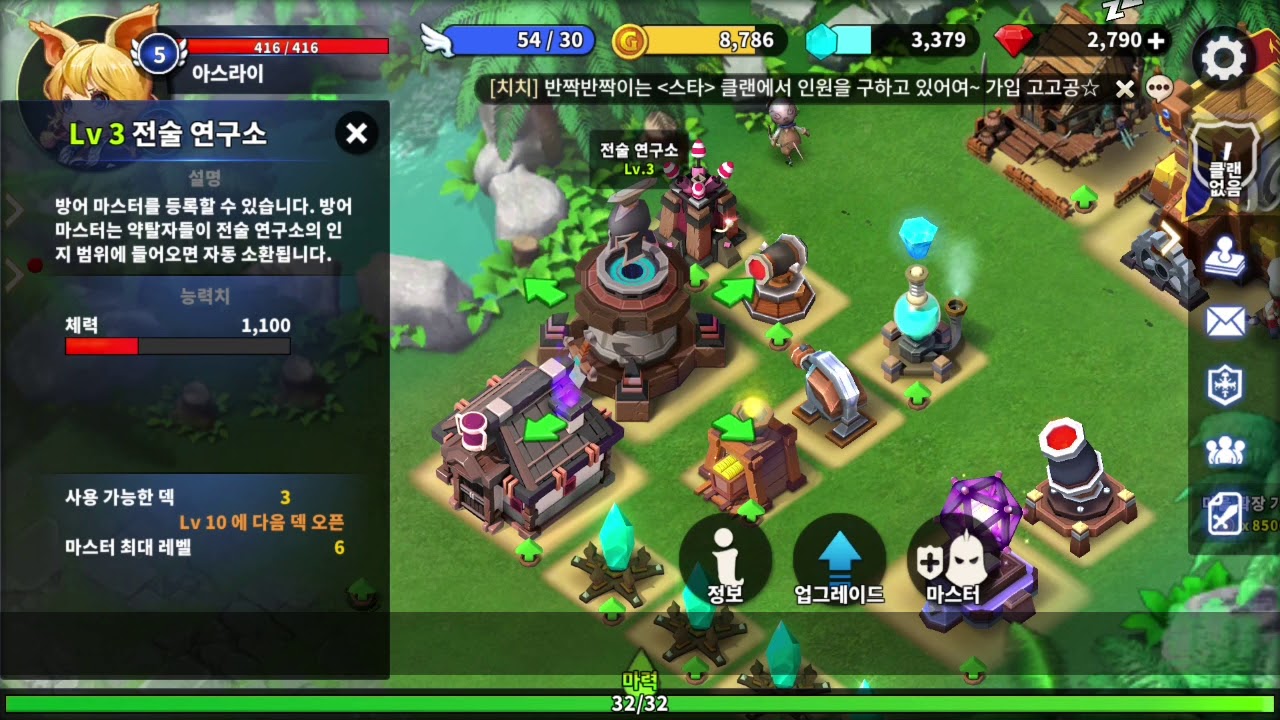Open the stamp icon in side menu
Viewport: 1280px width, 720px height.
pos(1225,257)
